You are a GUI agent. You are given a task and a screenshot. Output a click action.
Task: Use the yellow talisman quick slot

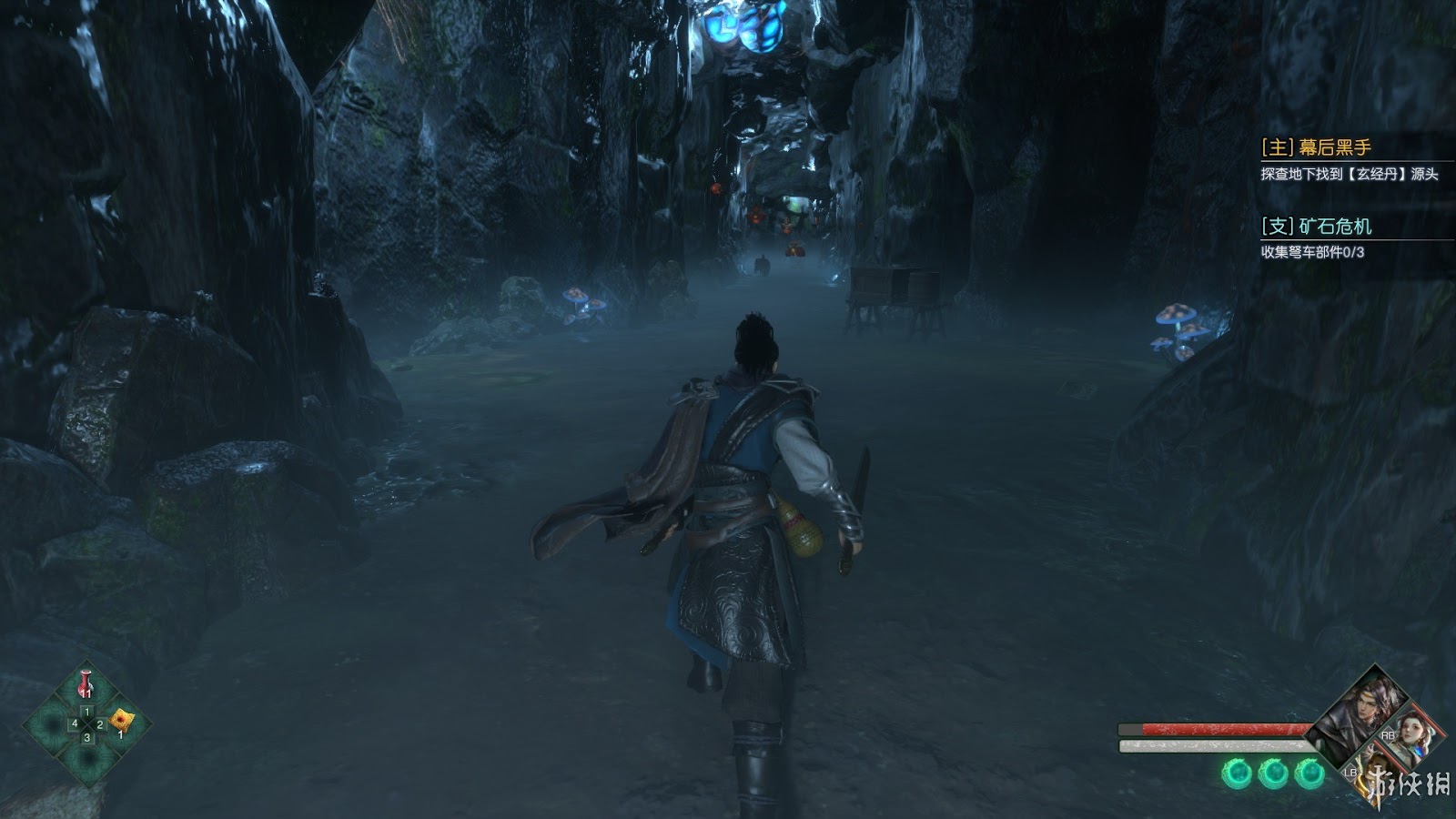pyautogui.click(x=120, y=723)
